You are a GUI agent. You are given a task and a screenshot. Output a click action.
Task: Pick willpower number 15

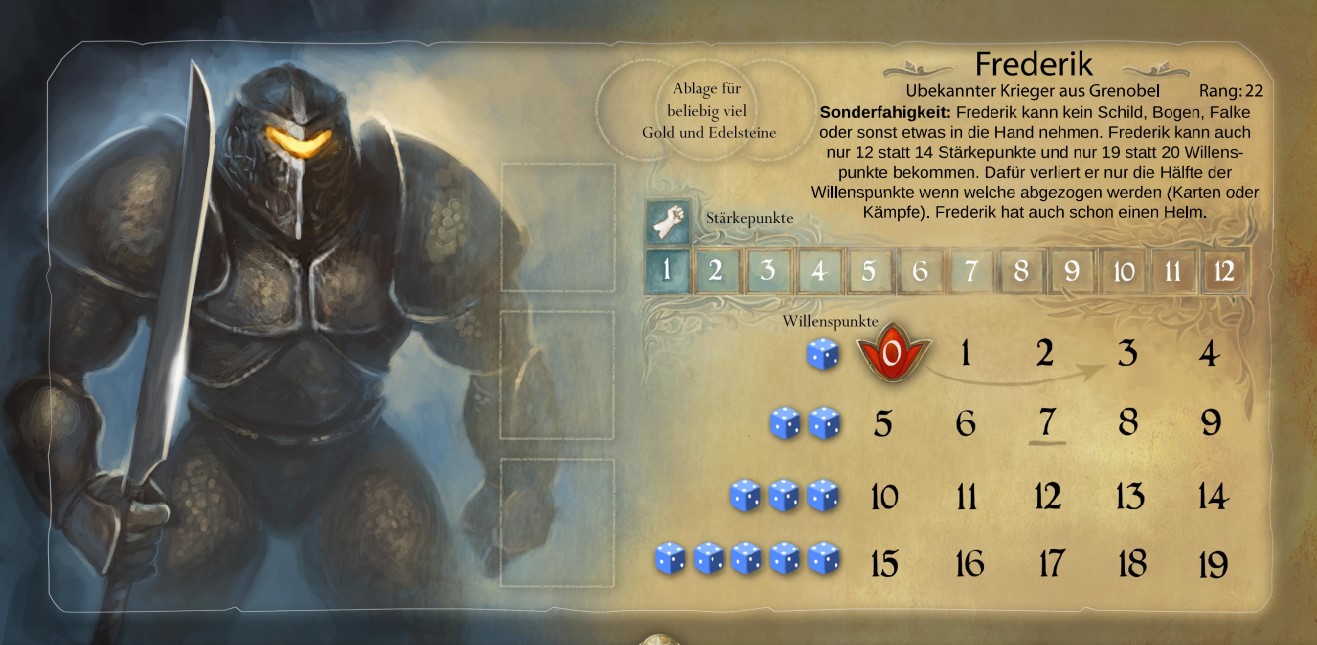point(884,565)
